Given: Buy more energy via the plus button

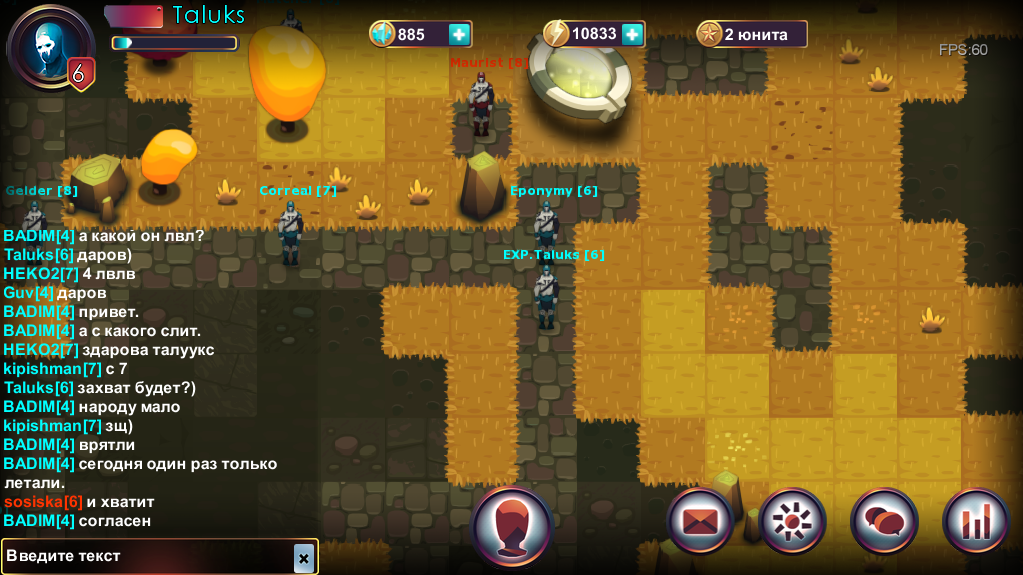Looking at the screenshot, I should pyautogui.click(x=632, y=34).
